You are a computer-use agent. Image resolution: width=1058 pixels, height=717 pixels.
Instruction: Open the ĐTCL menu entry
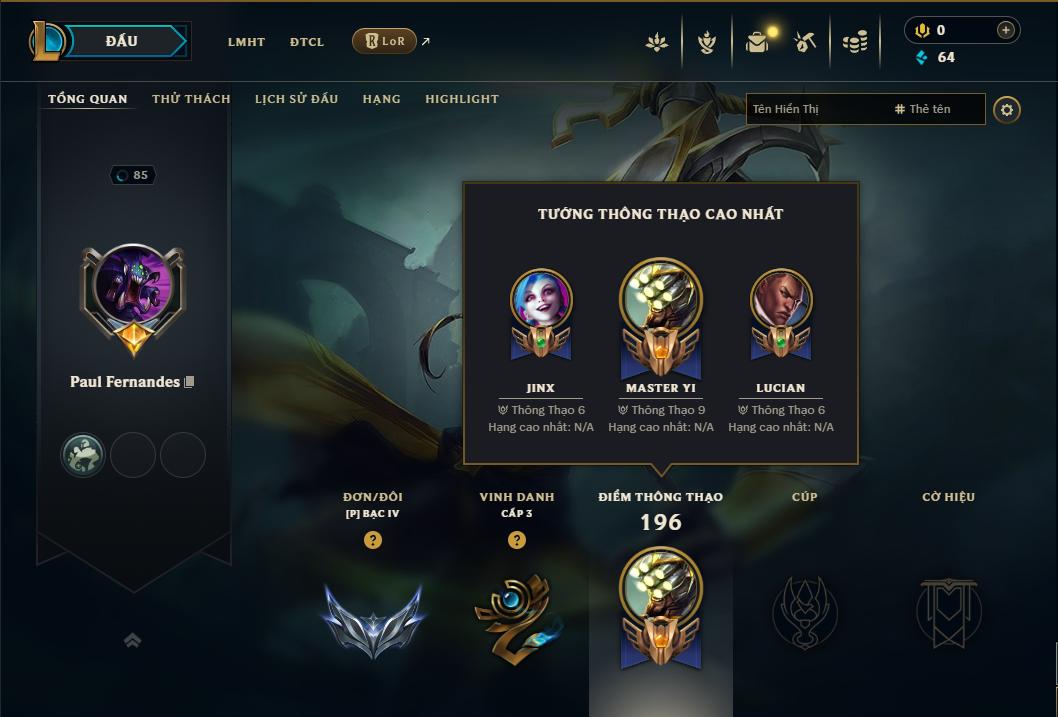coord(307,42)
